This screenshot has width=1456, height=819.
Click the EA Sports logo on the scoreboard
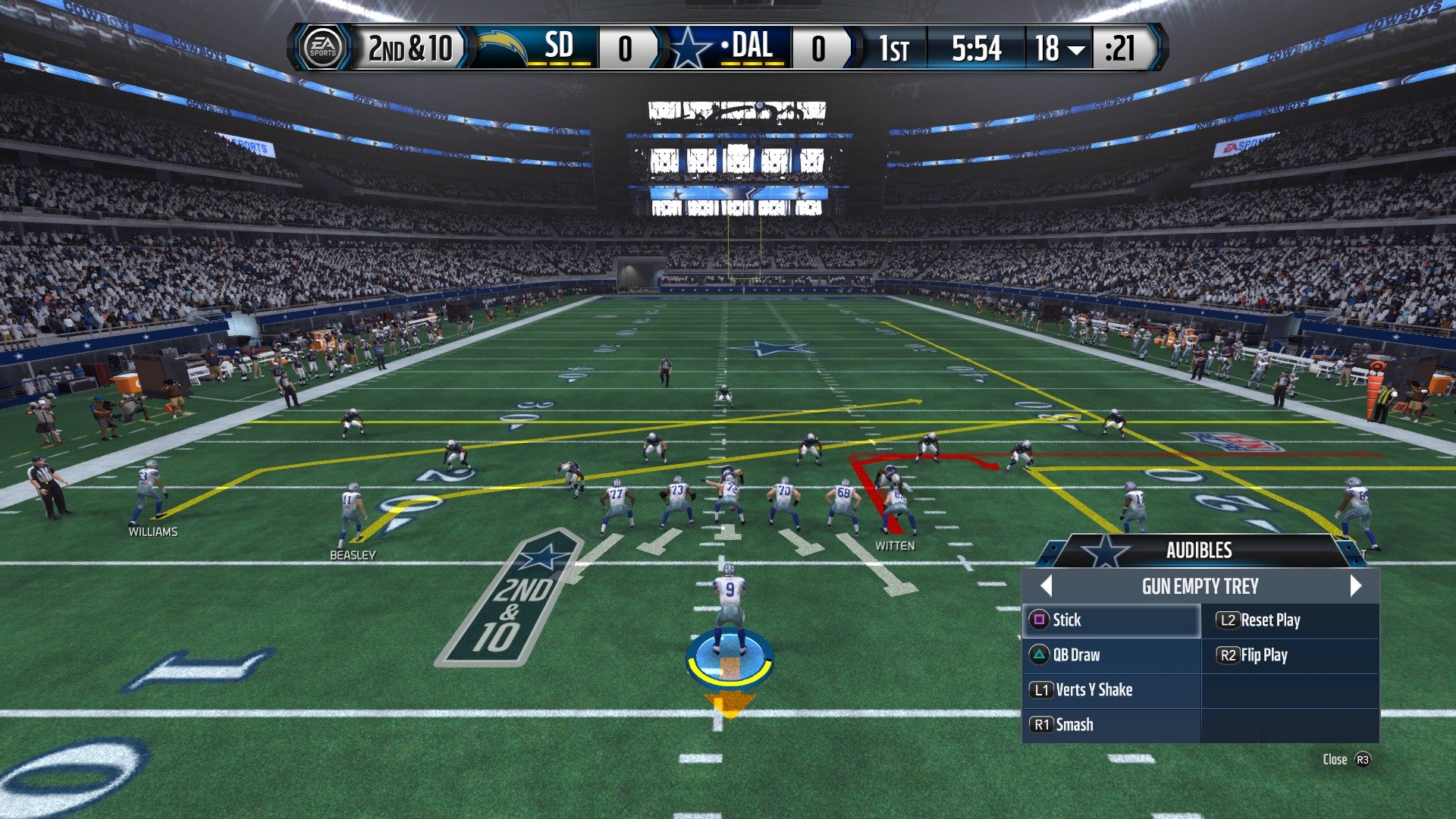tap(323, 48)
